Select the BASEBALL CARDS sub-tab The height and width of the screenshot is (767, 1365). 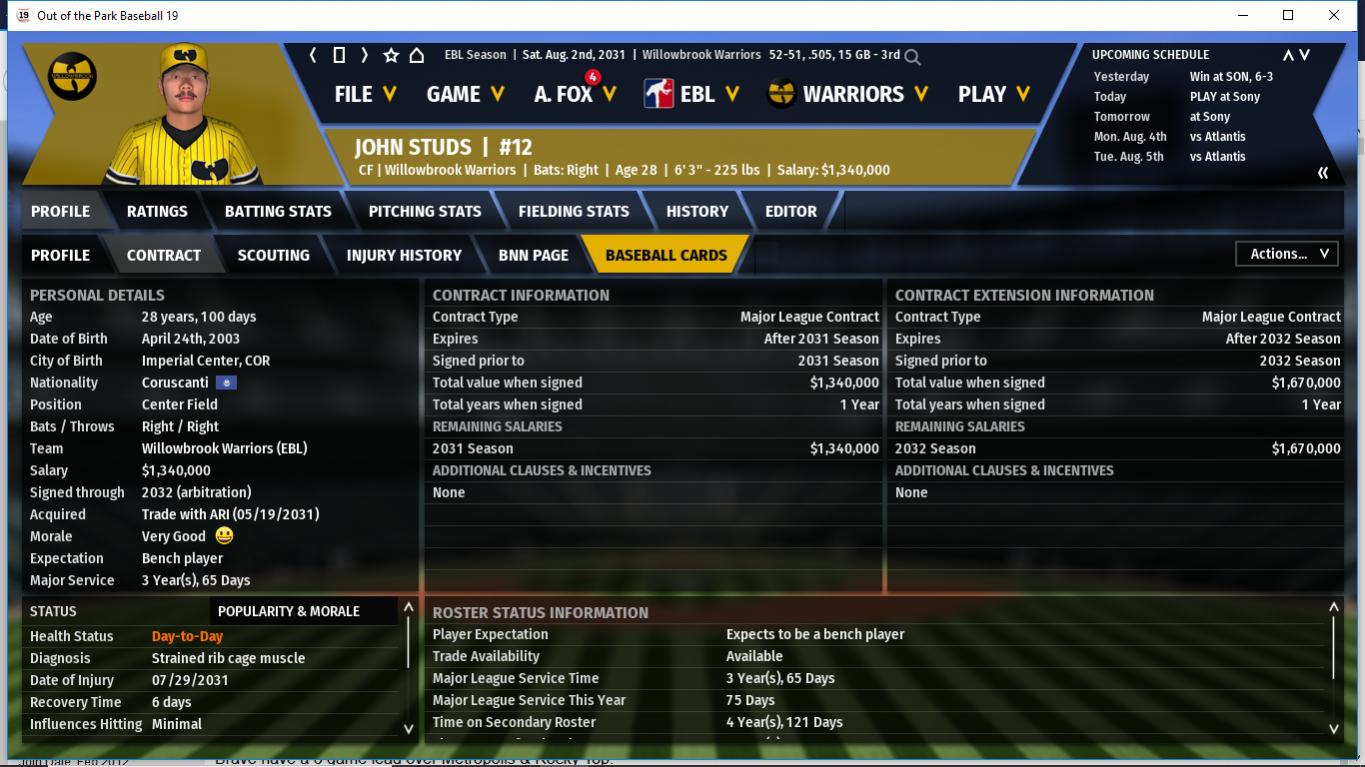(666, 255)
